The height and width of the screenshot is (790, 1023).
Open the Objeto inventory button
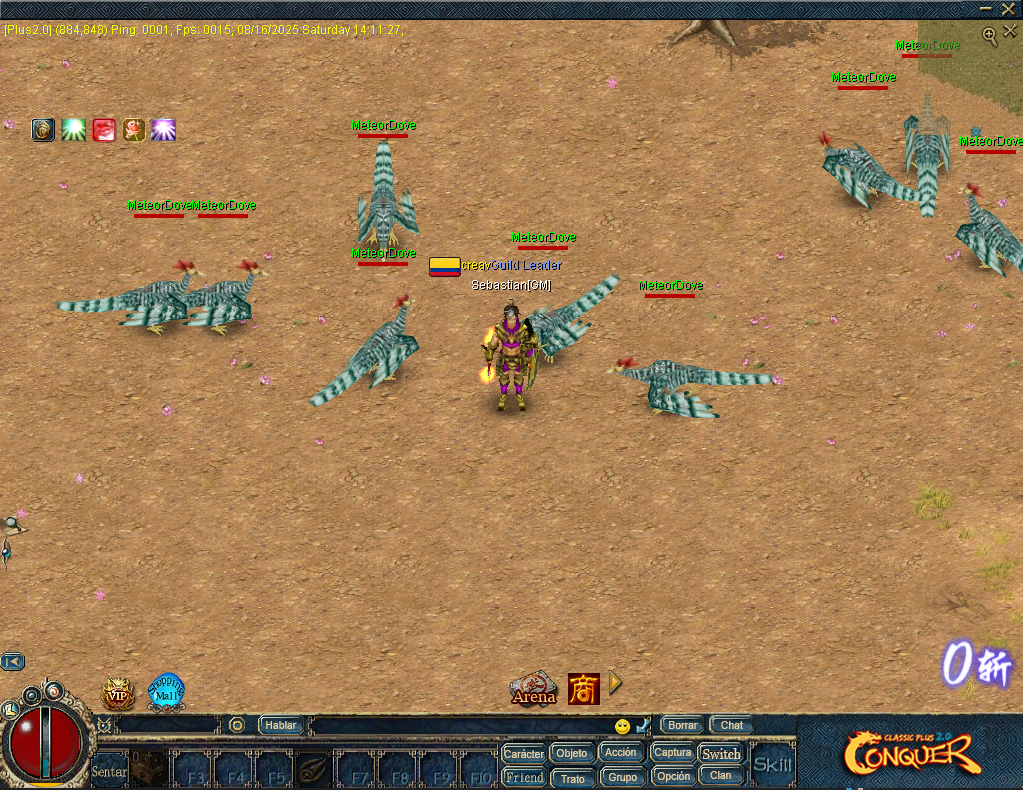(572, 754)
